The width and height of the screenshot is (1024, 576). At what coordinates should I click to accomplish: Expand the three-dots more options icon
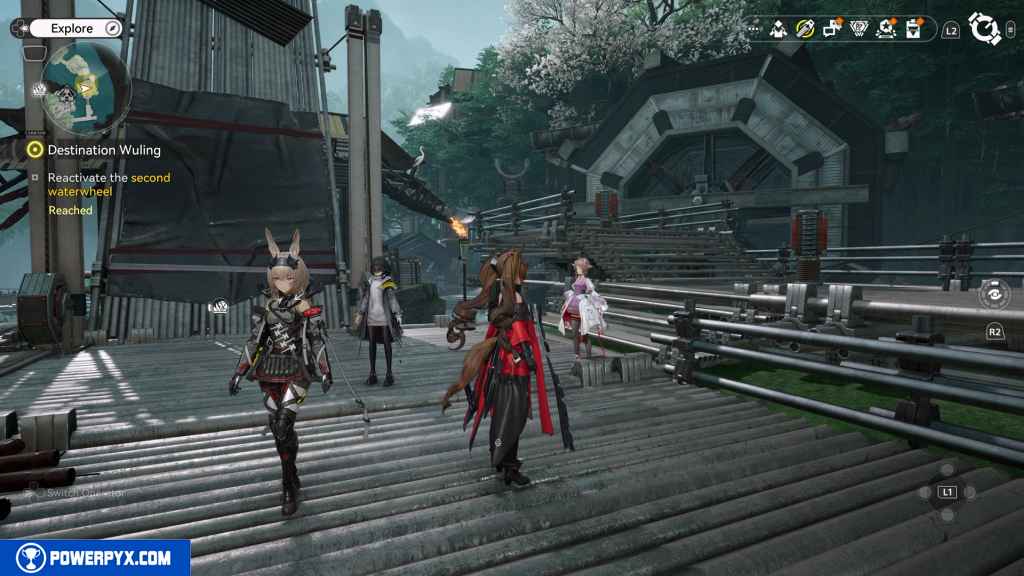coord(753,30)
